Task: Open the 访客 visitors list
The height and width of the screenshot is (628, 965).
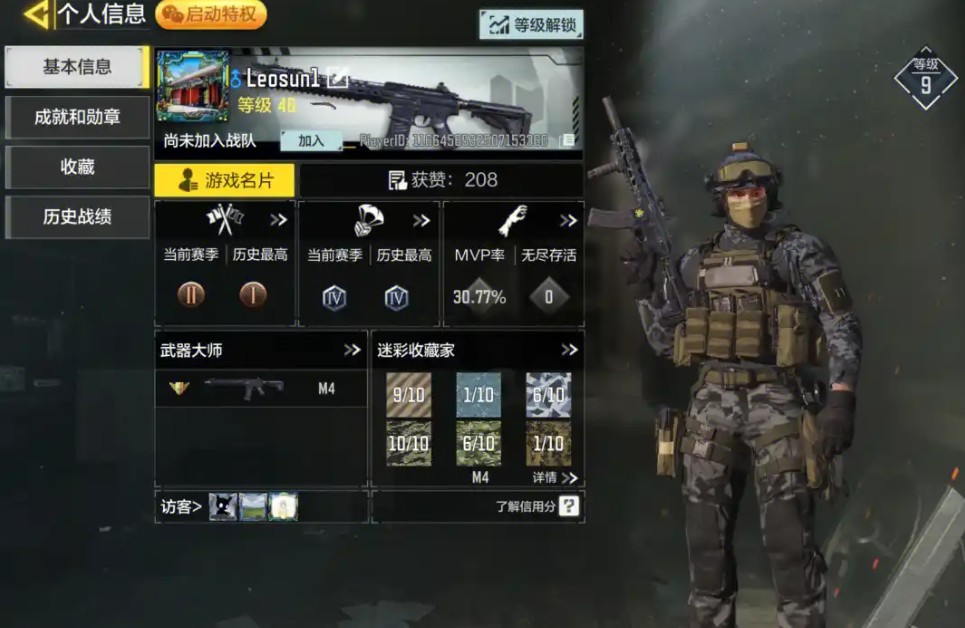Action: 182,507
